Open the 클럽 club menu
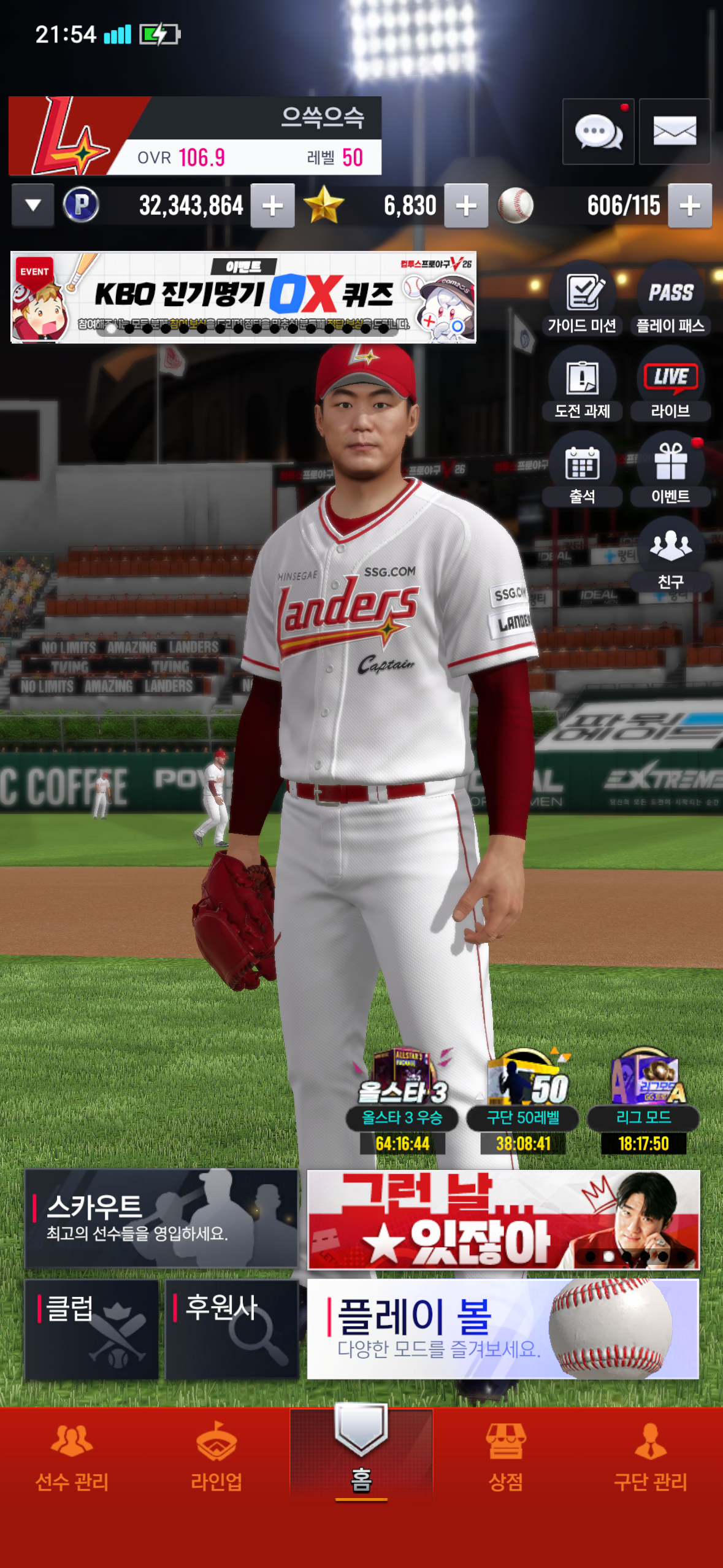Viewport: 723px width, 1568px height. [91, 1329]
